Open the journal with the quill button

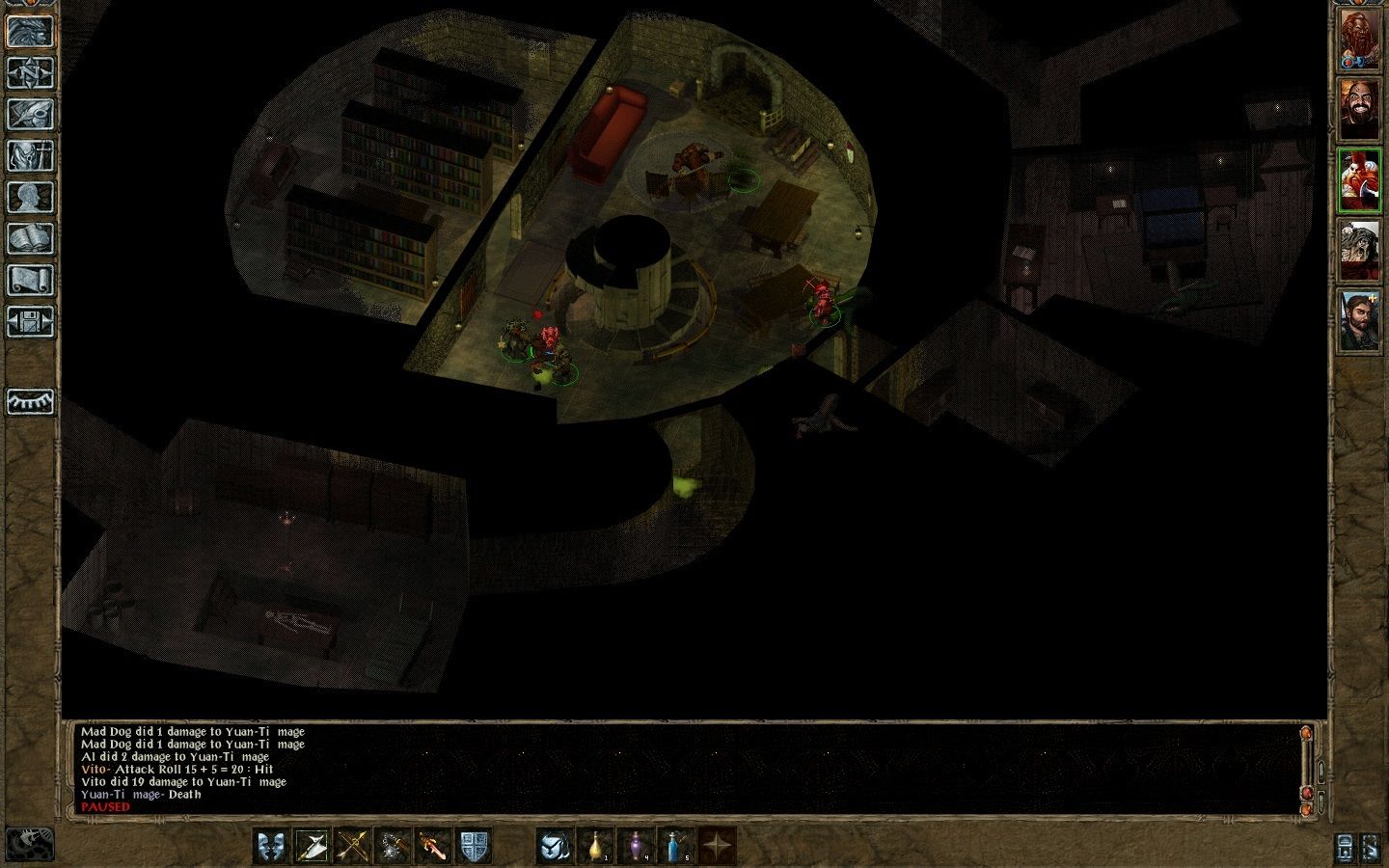[30, 114]
